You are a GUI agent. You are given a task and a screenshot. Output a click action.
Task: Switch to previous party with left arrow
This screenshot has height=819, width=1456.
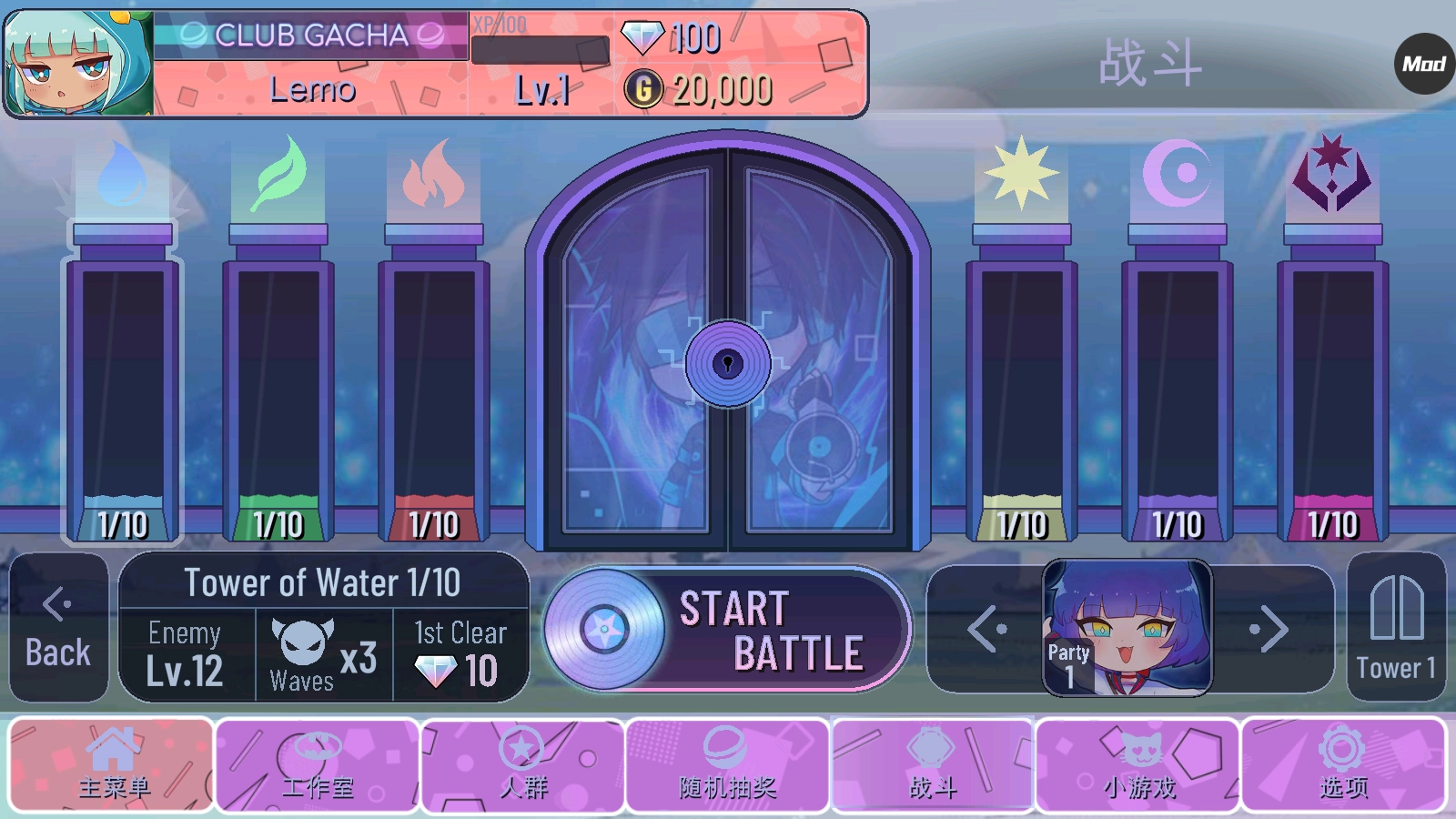(x=987, y=630)
